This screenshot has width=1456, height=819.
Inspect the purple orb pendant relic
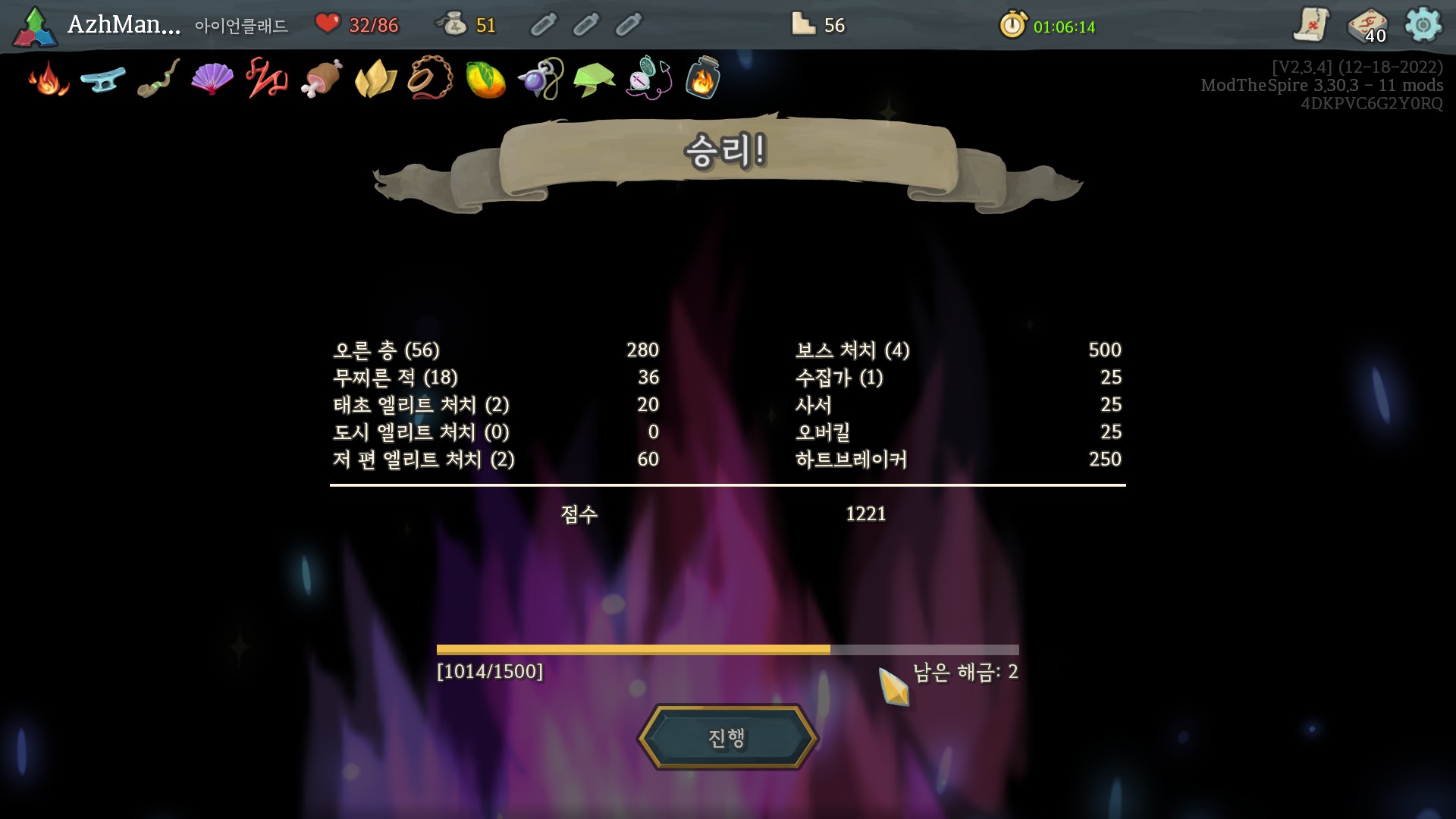click(x=540, y=79)
